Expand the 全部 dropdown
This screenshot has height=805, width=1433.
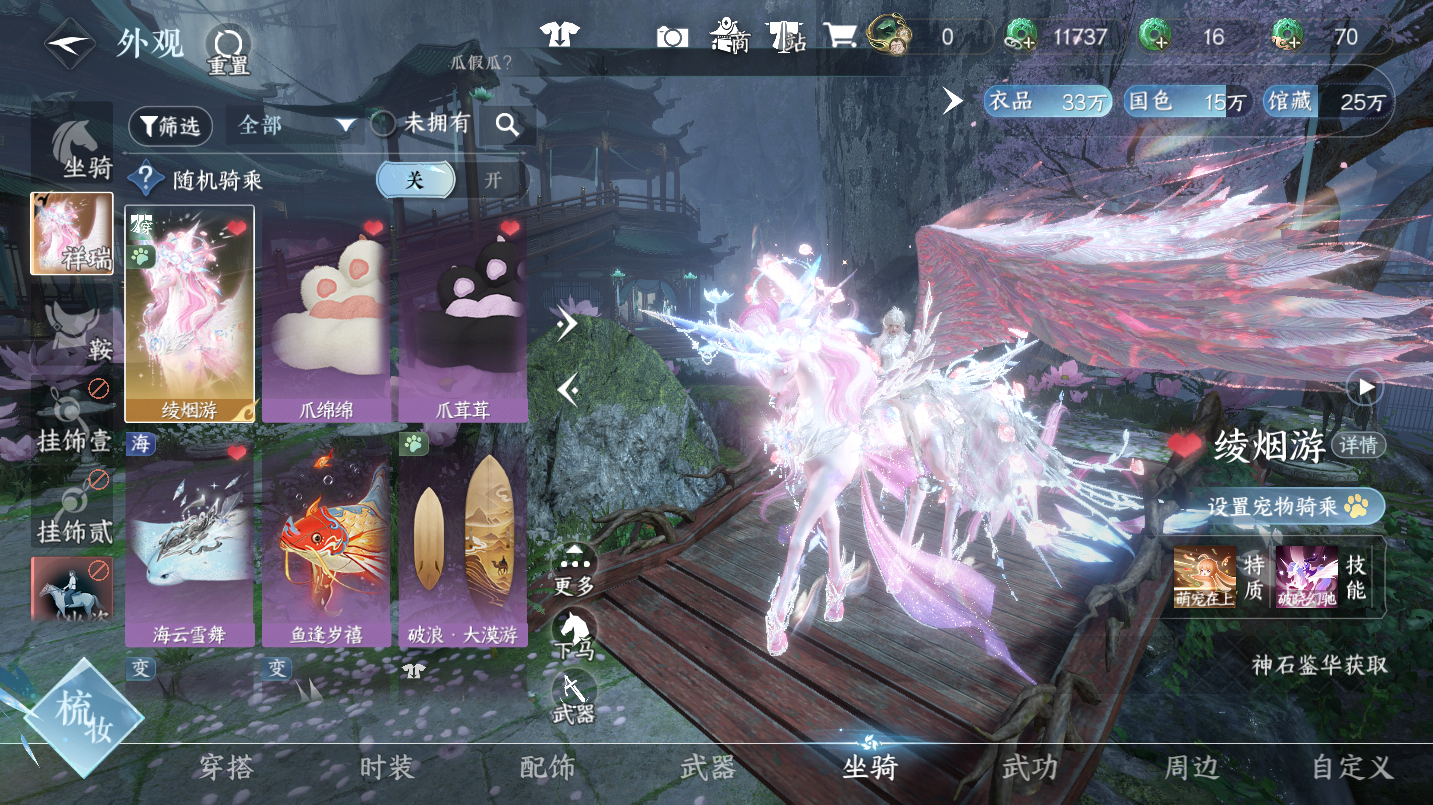coord(297,125)
